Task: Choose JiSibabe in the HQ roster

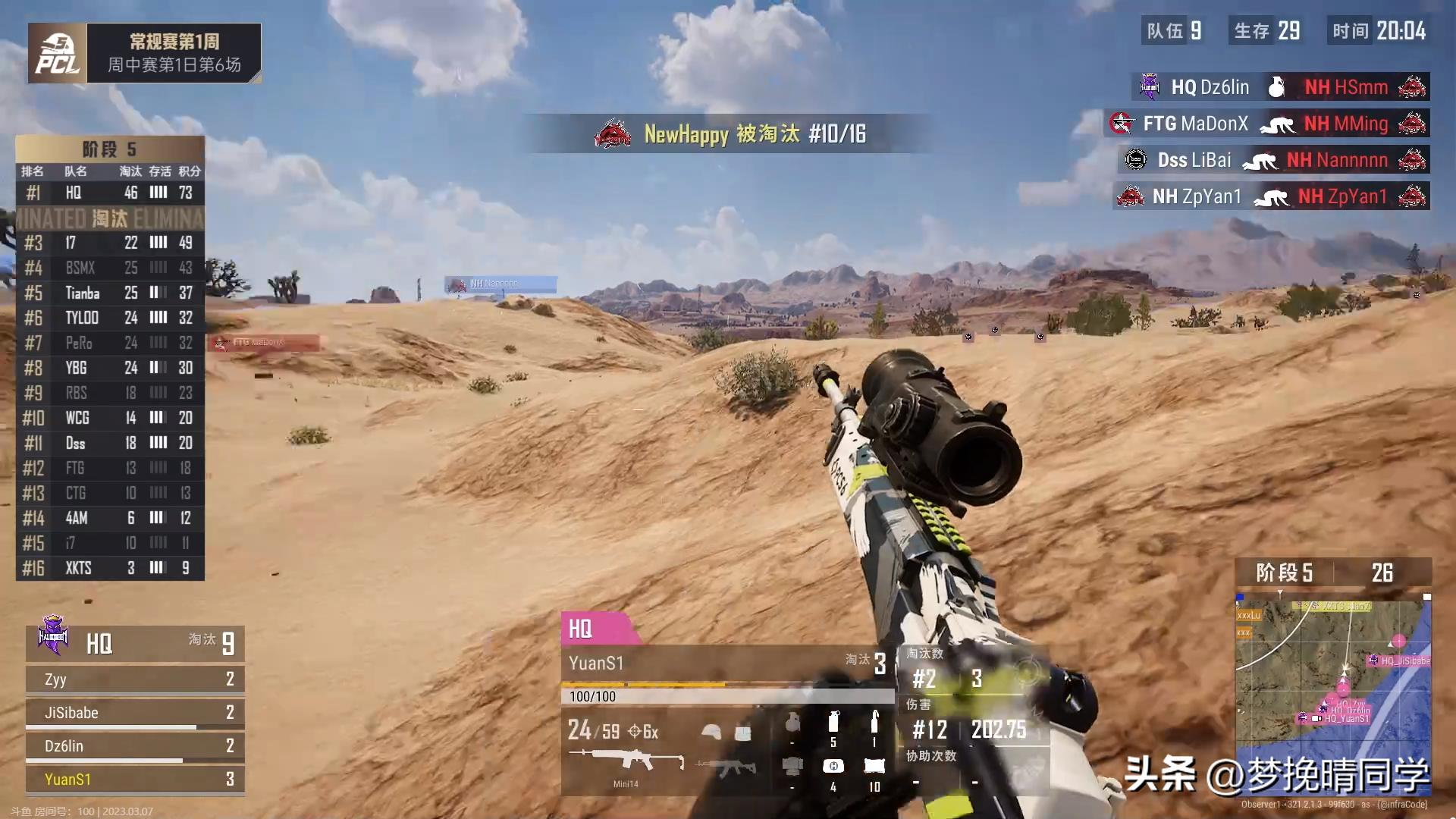Action: pyautogui.click(x=135, y=713)
